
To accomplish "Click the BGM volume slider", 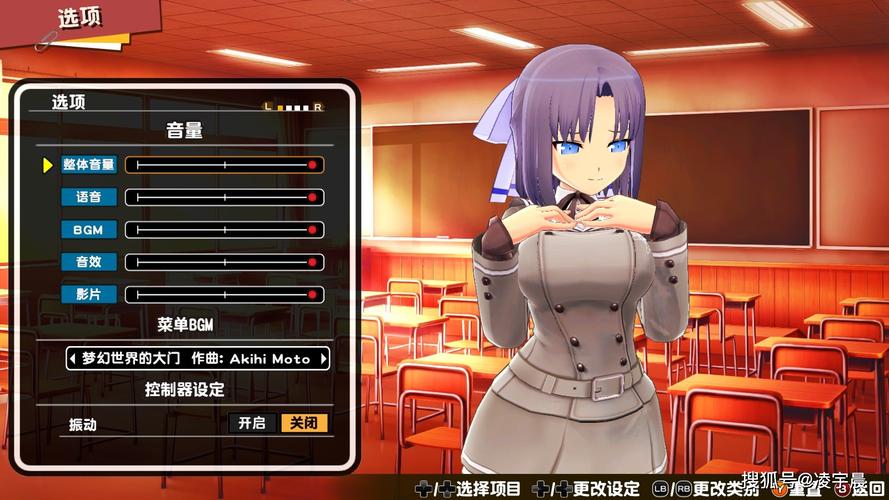I will pos(225,230).
